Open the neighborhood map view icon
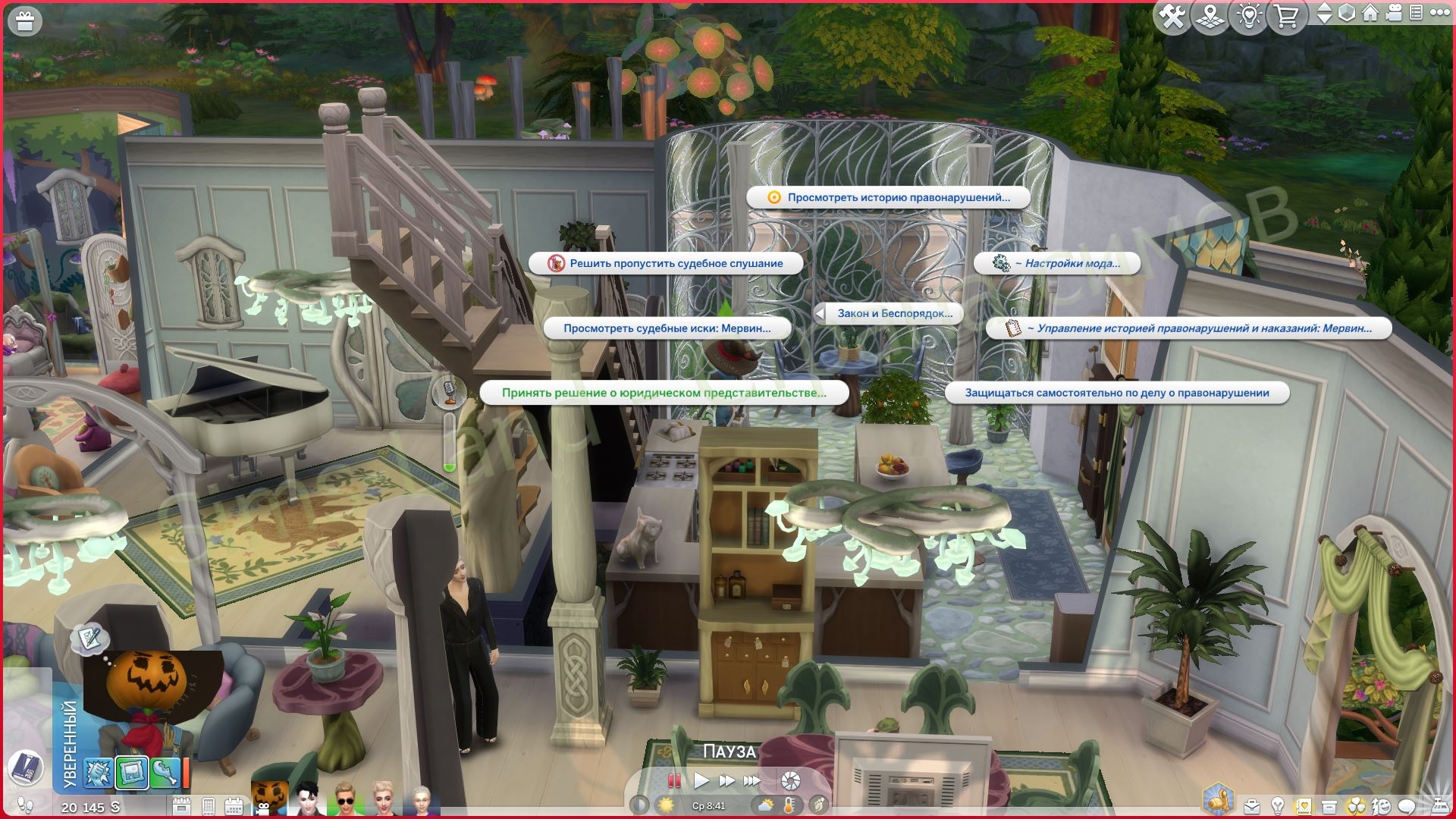 click(x=1210, y=16)
